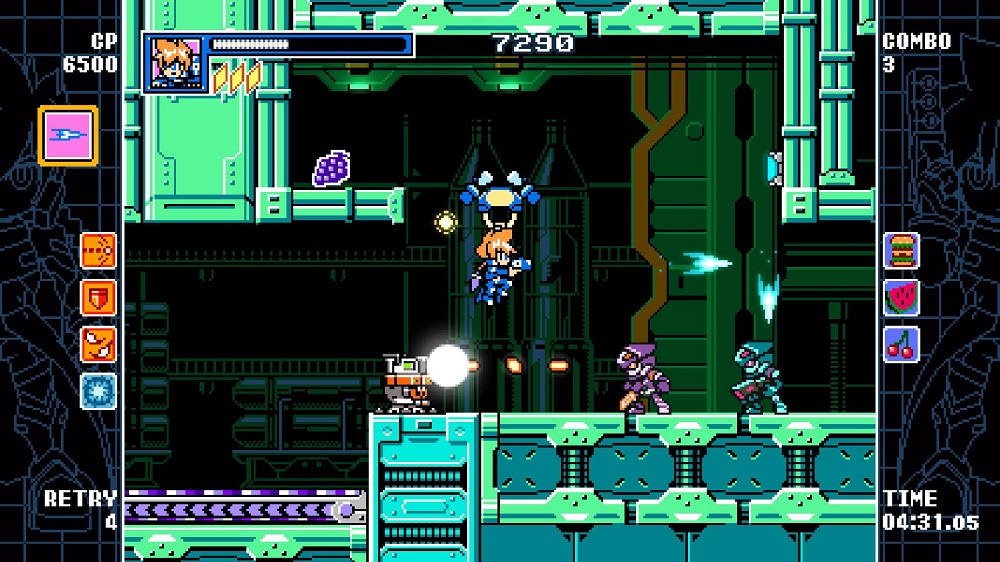The width and height of the screenshot is (1000, 562).
Task: Activate the blue burst skill icon
Action: pyautogui.click(x=99, y=391)
